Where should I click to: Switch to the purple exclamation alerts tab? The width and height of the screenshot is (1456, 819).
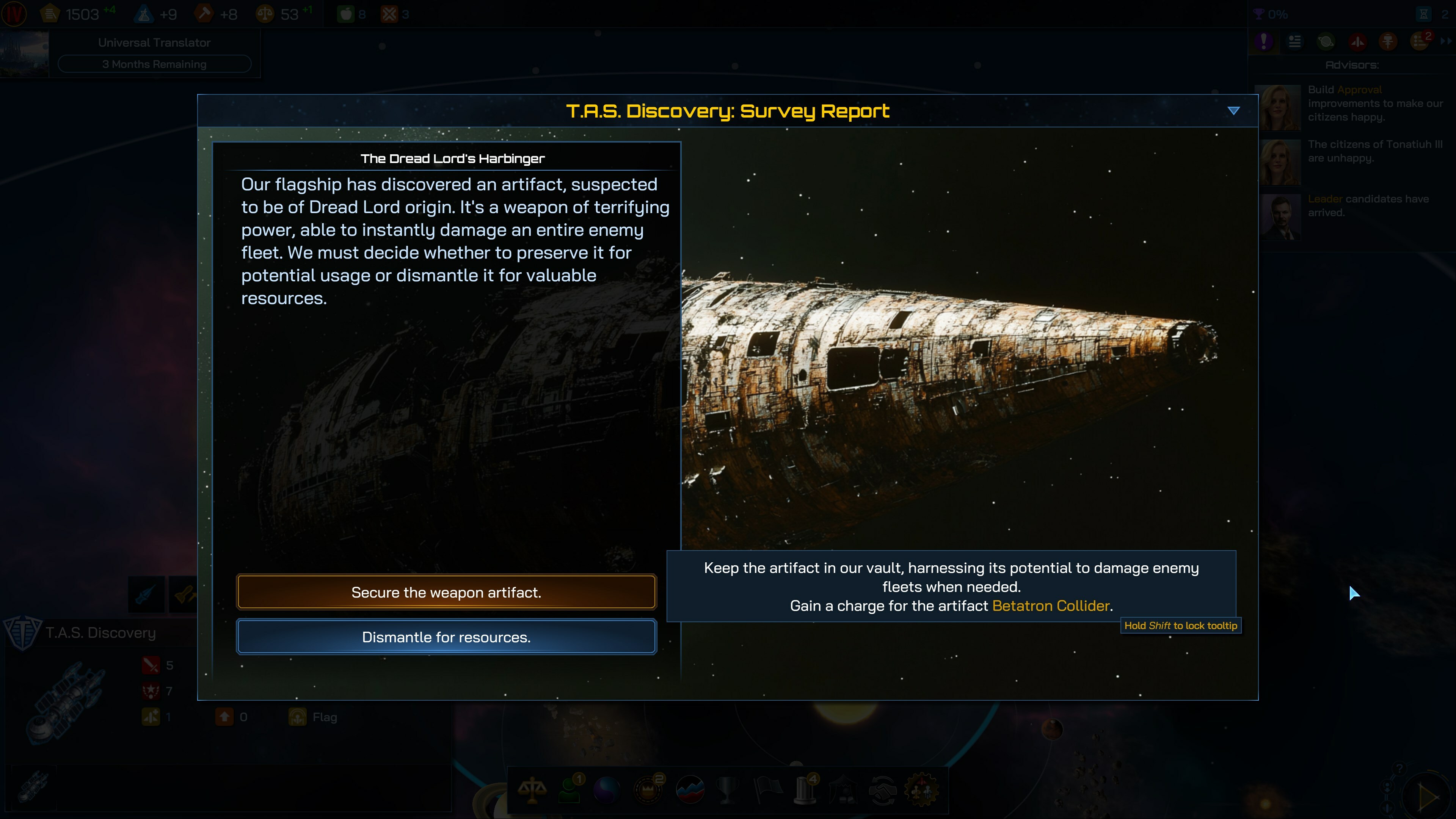[1264, 41]
